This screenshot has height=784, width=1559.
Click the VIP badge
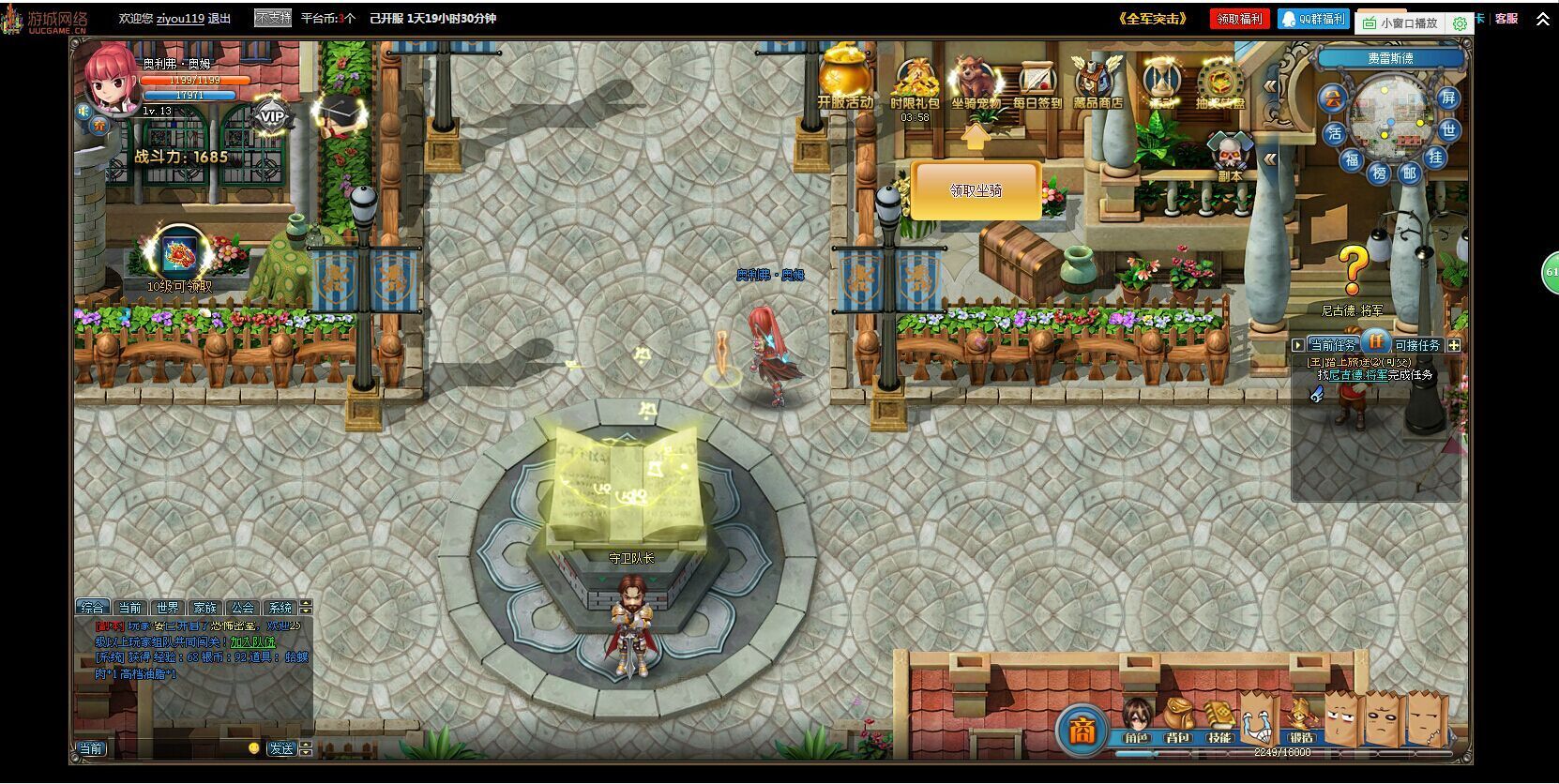pos(271,116)
